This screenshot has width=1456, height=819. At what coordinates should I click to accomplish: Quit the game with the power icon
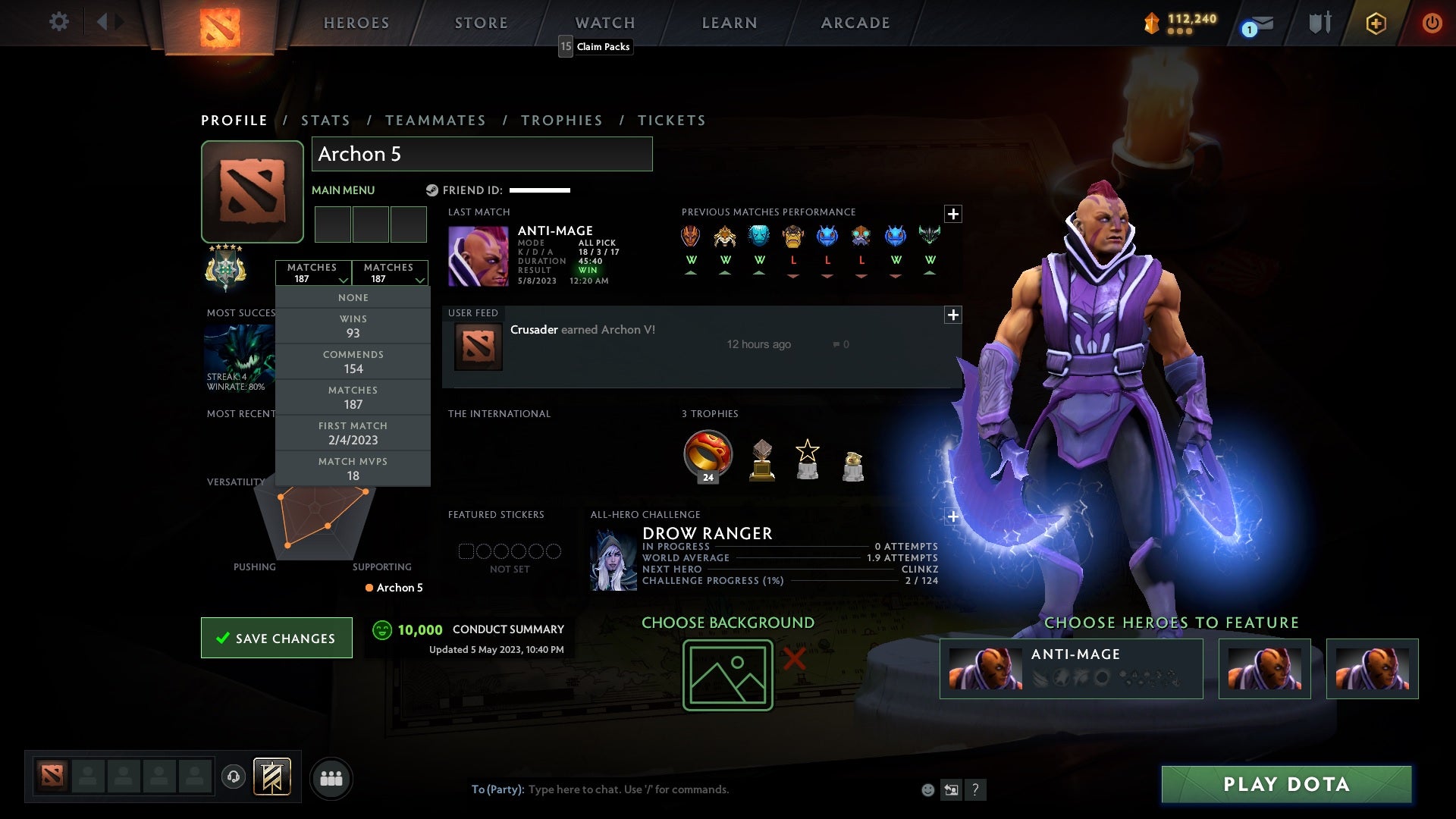click(1432, 23)
